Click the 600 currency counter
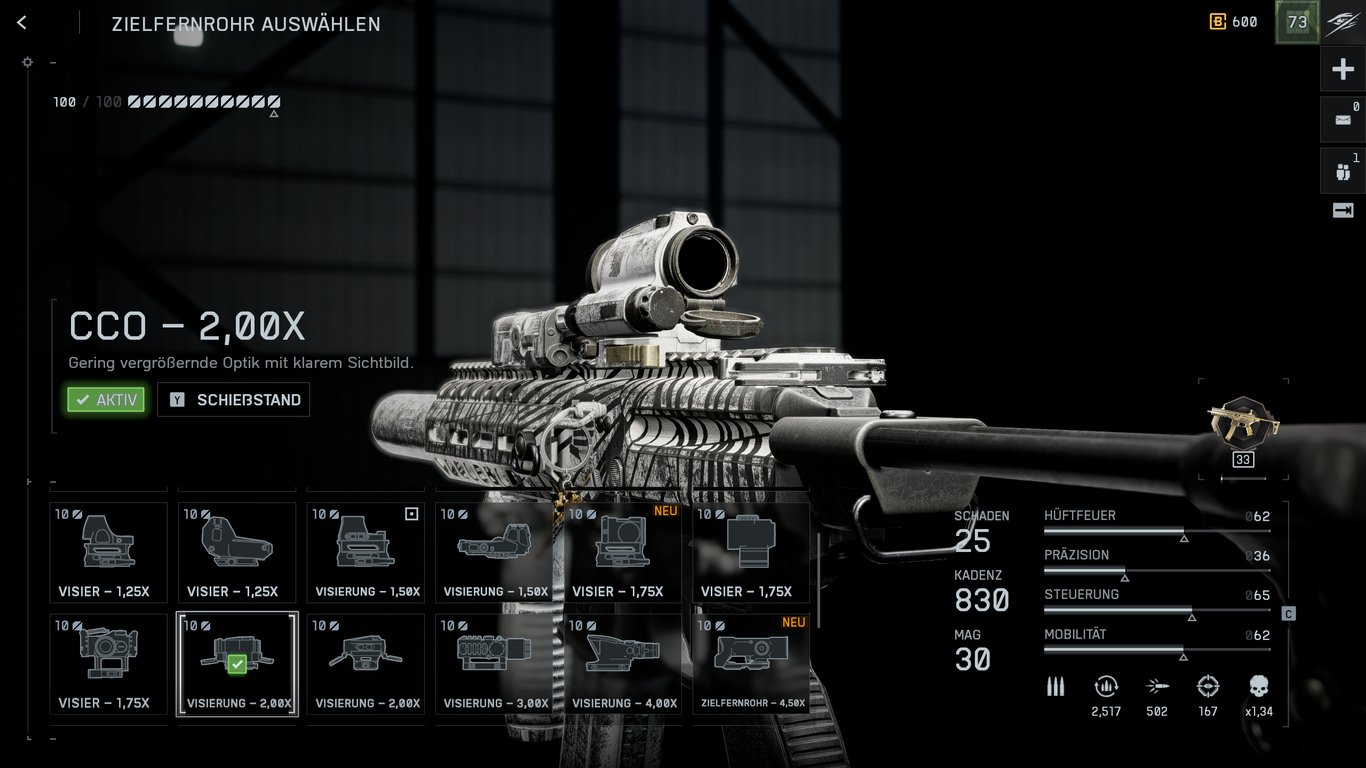Image resolution: width=1366 pixels, height=768 pixels. (x=1234, y=22)
